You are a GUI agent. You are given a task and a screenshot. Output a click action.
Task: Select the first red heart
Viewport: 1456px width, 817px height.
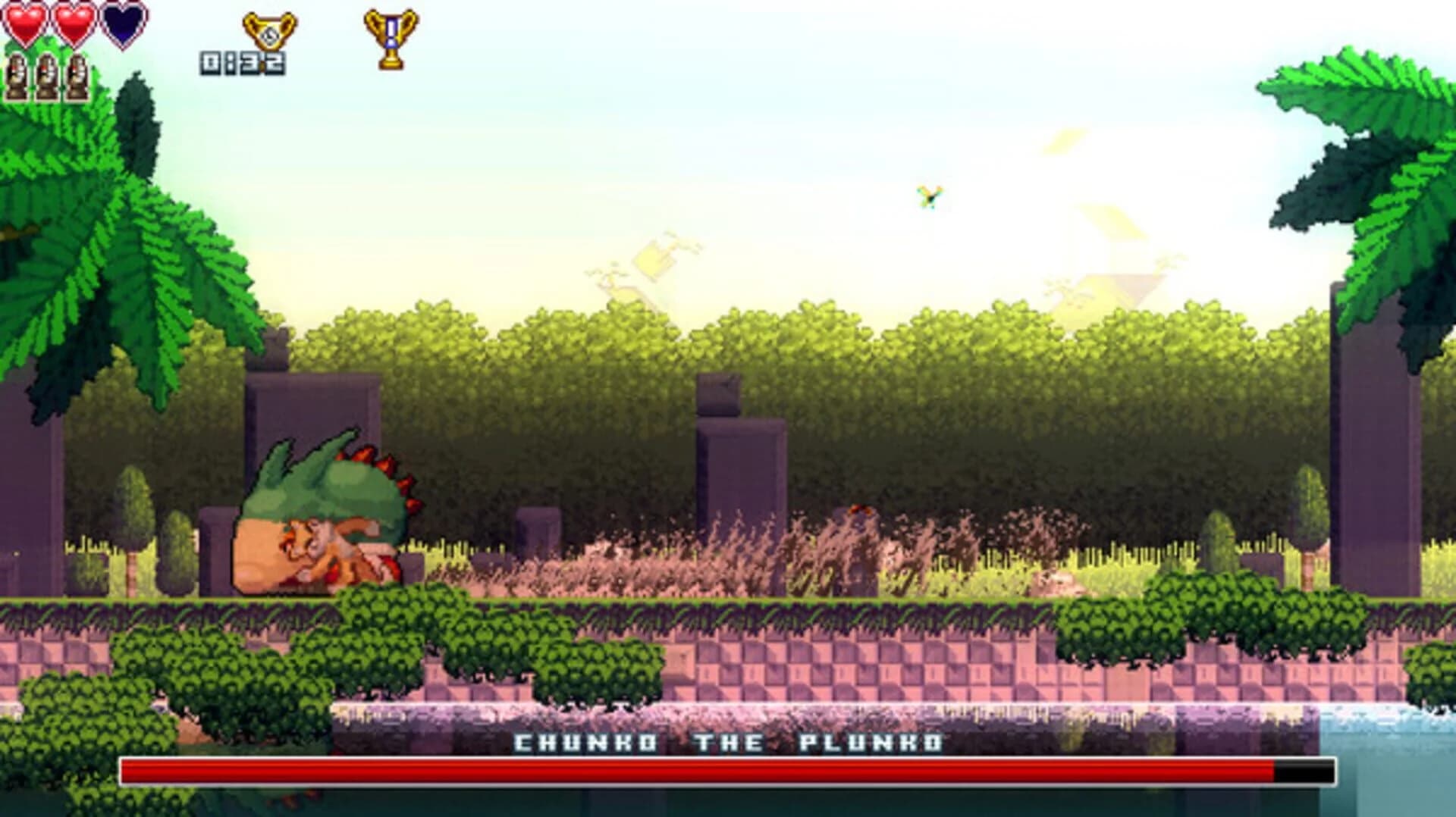25,17
